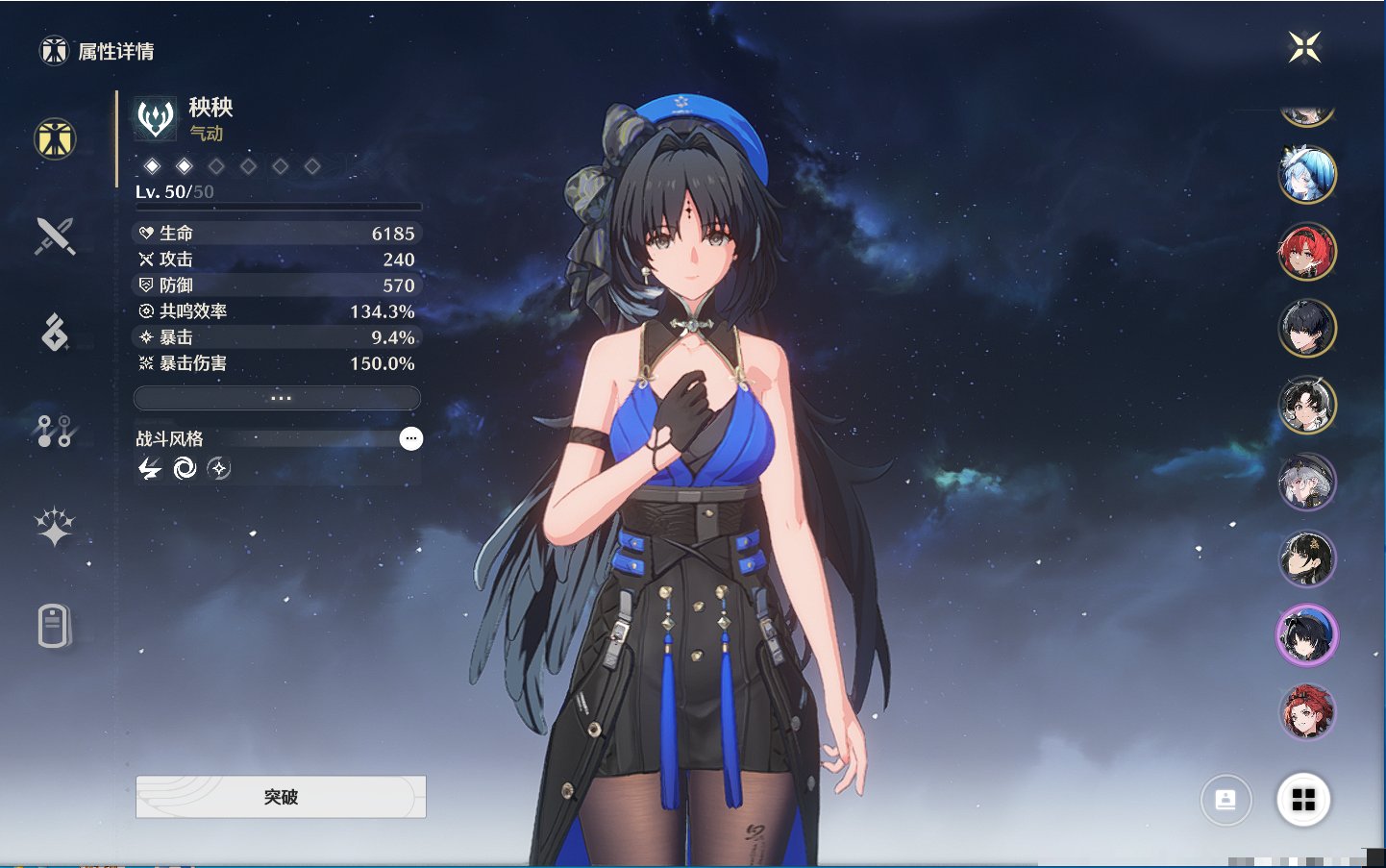The height and width of the screenshot is (868, 1386).
Task: Choose the blue-haired character portrait
Action: pos(1307,175)
